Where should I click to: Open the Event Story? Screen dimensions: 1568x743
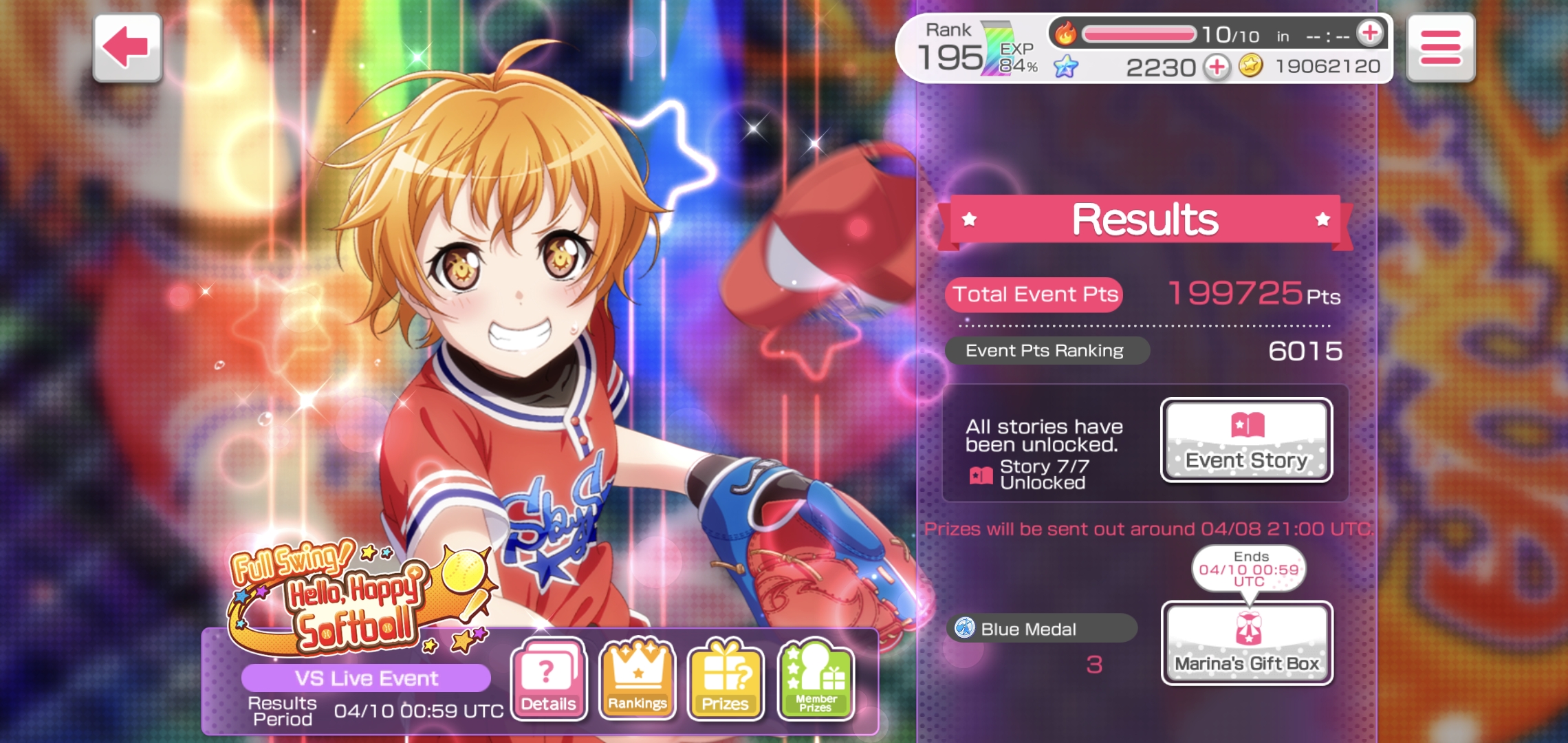pos(1246,440)
